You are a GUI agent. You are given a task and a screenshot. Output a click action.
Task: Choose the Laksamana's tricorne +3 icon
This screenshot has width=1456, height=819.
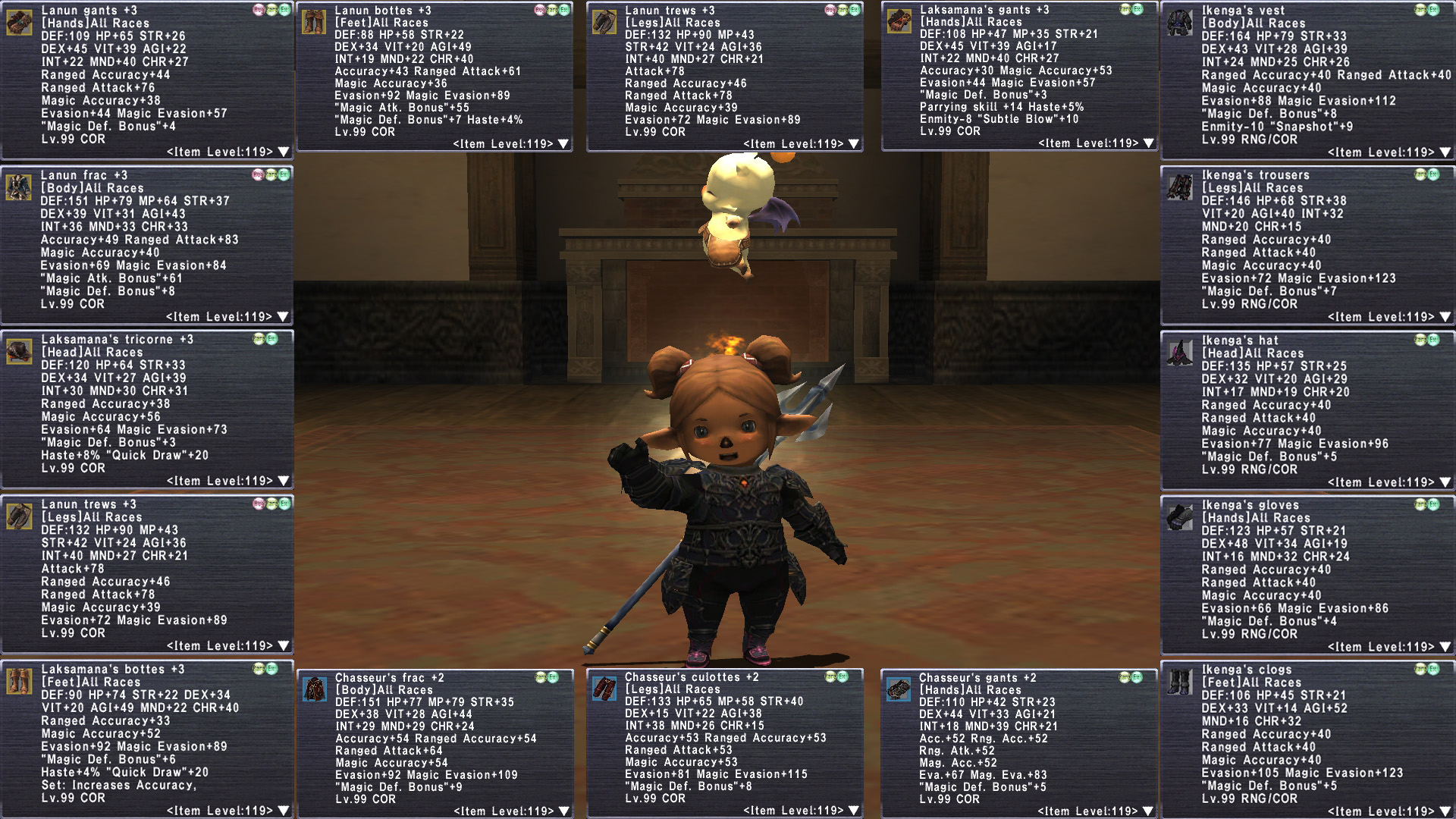tap(19, 351)
